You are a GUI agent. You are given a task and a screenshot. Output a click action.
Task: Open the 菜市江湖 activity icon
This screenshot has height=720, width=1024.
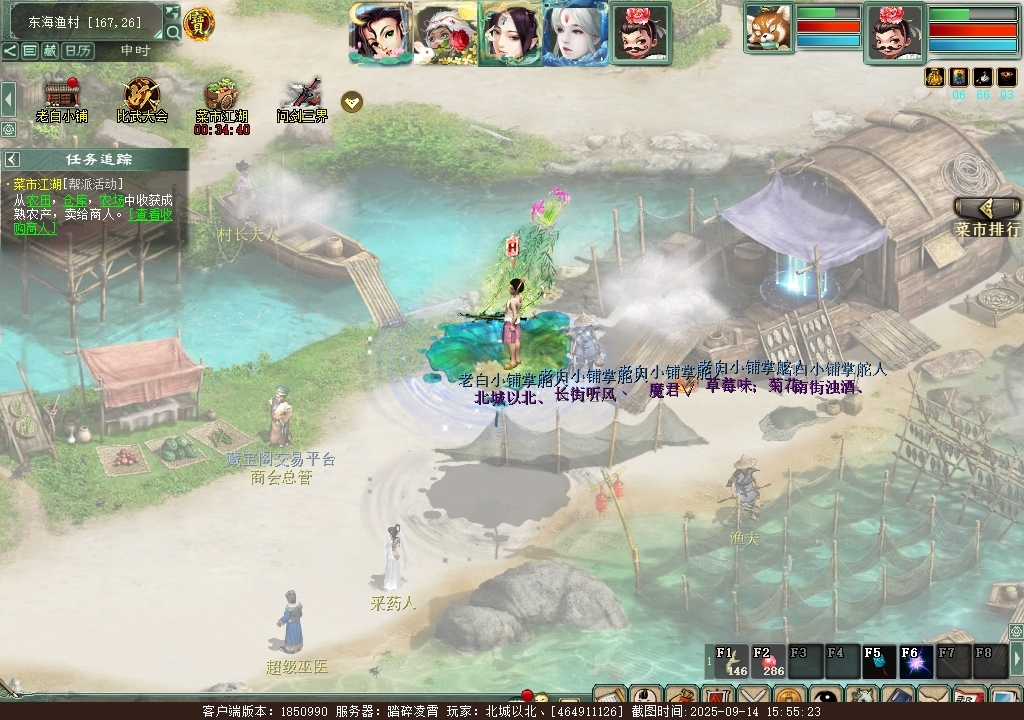point(221,96)
